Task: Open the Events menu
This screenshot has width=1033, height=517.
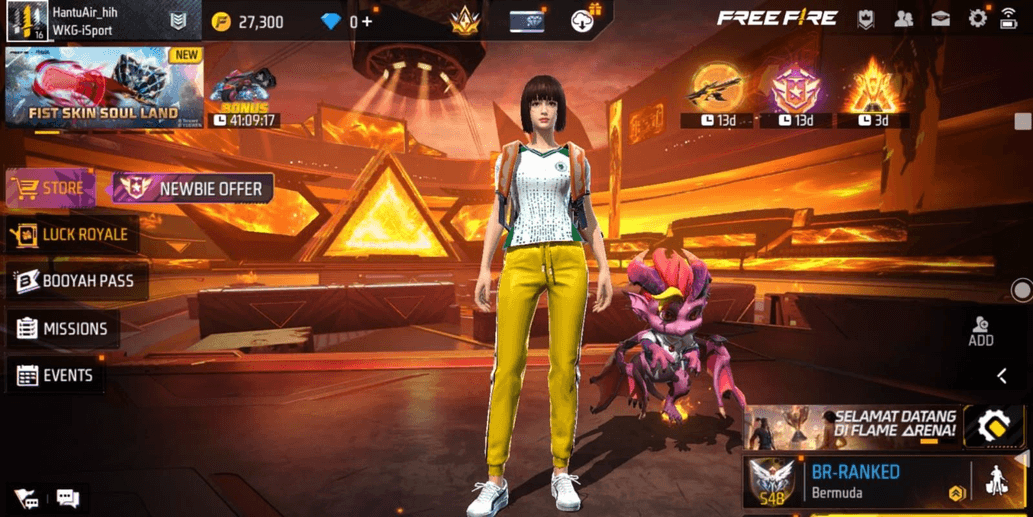Action: pyautogui.click(x=56, y=376)
